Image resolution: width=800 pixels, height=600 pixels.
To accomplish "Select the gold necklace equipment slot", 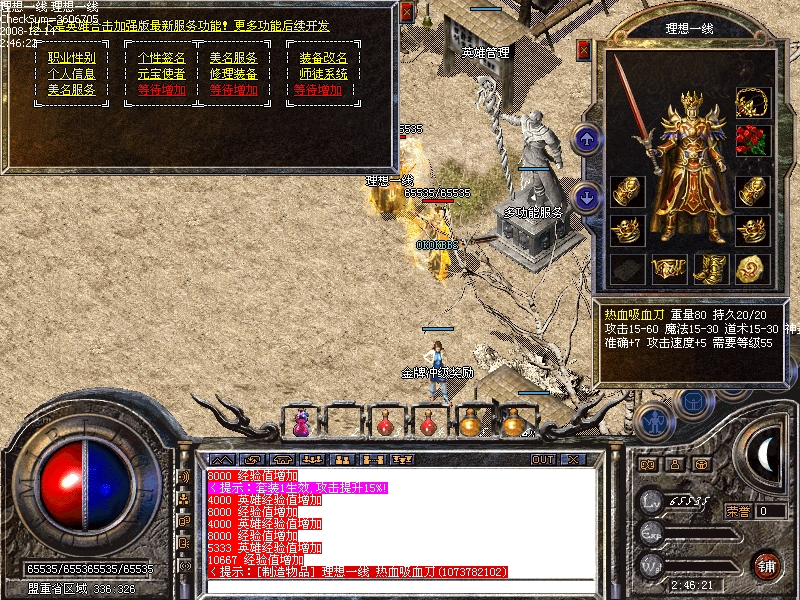I will point(751,102).
